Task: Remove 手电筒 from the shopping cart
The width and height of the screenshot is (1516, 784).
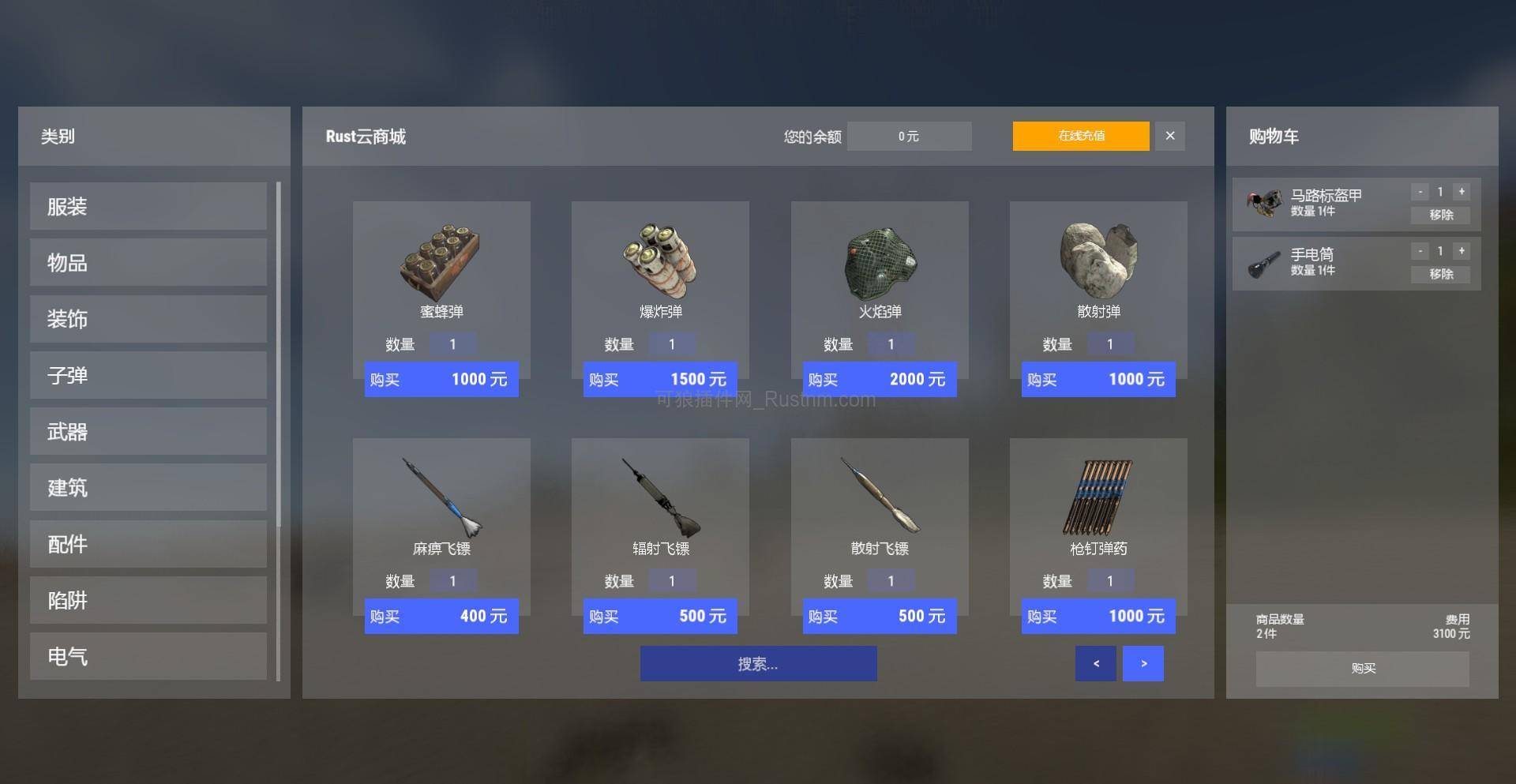Action: (x=1441, y=274)
